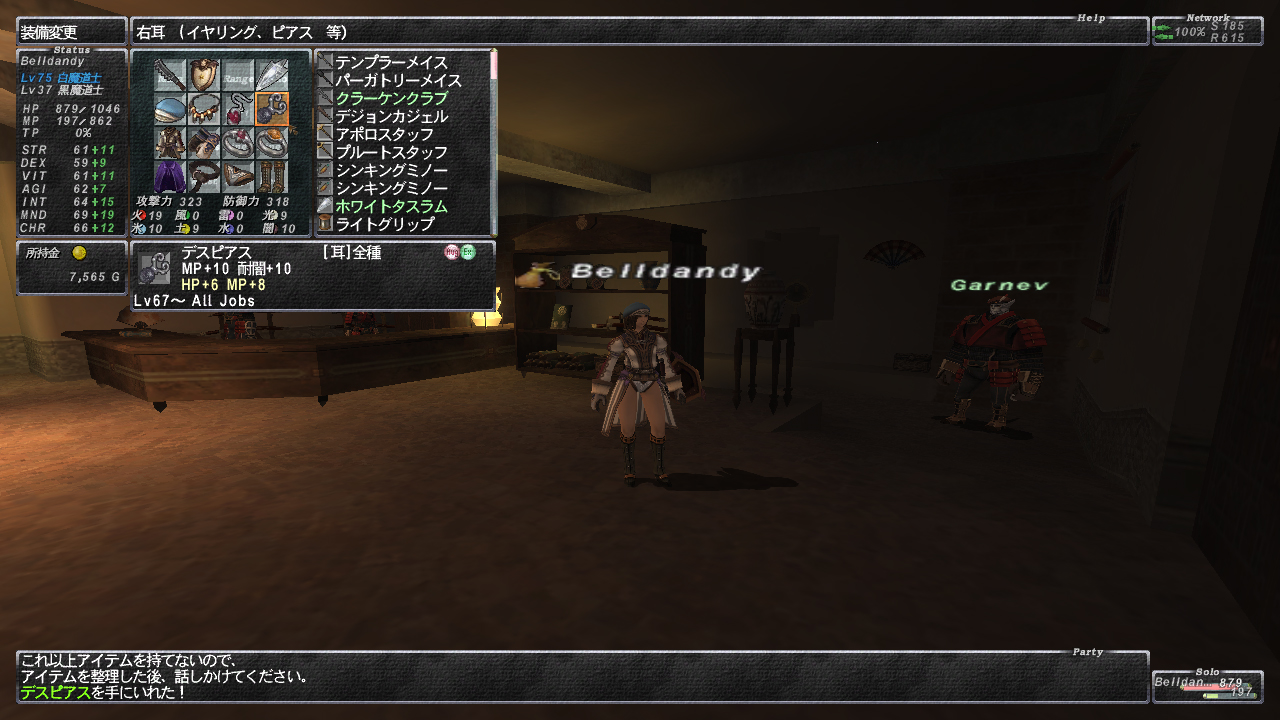Select the body armor robe slot
1280x720 pixels.
point(171,143)
